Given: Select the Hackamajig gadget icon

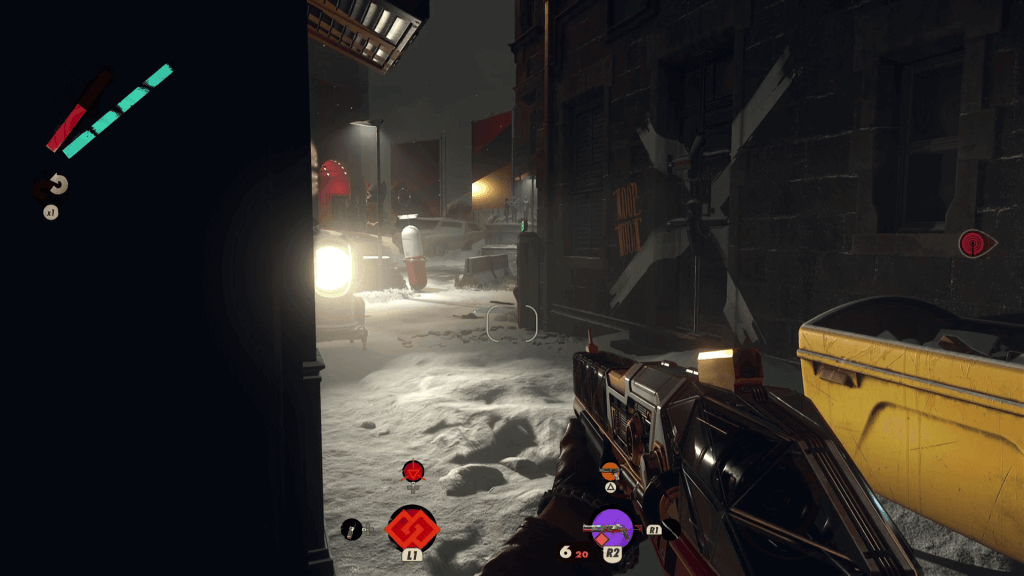Looking at the screenshot, I should tap(351, 529).
